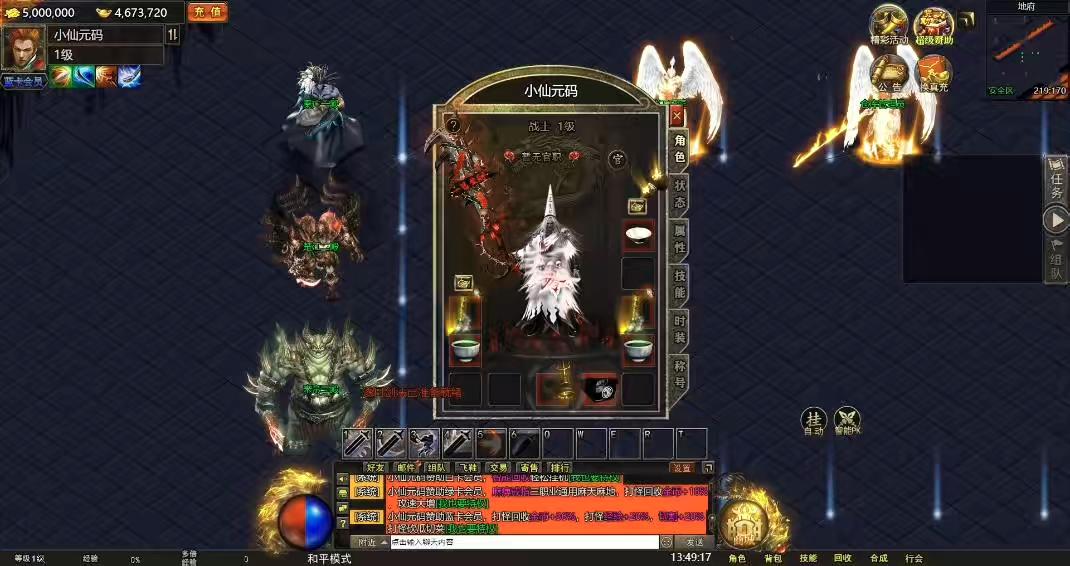Open the 属性 (Attributes) tab
Viewport: 1070px width, 566px height.
point(680,241)
